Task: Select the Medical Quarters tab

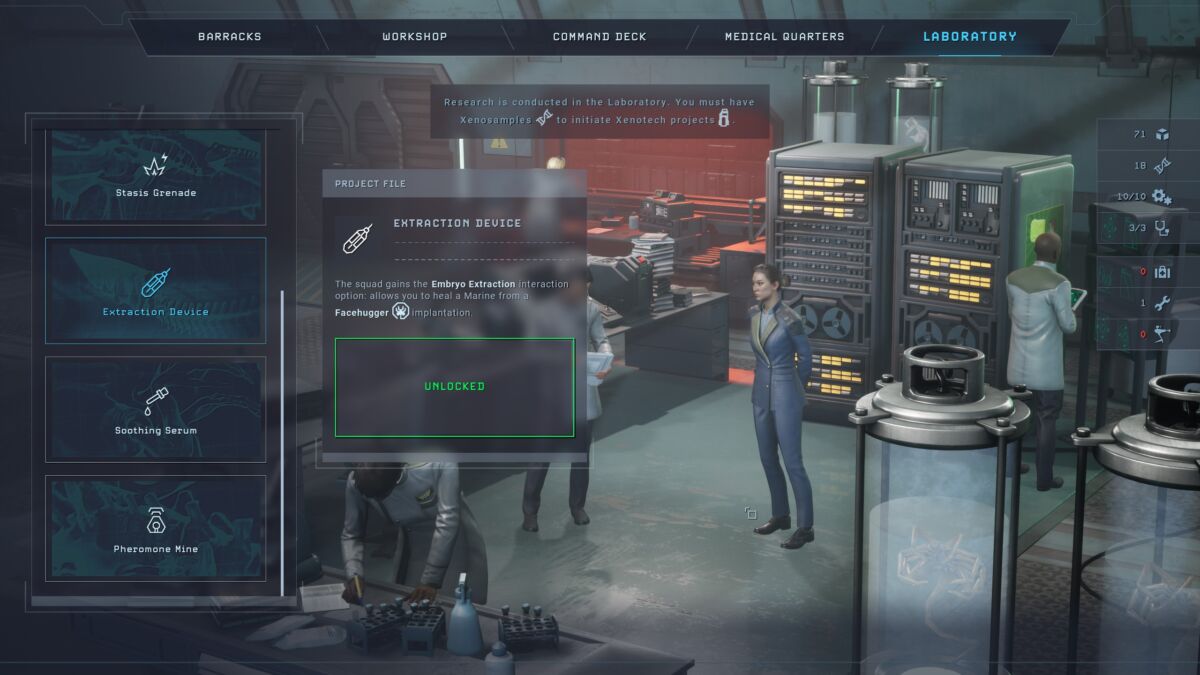Action: click(784, 37)
